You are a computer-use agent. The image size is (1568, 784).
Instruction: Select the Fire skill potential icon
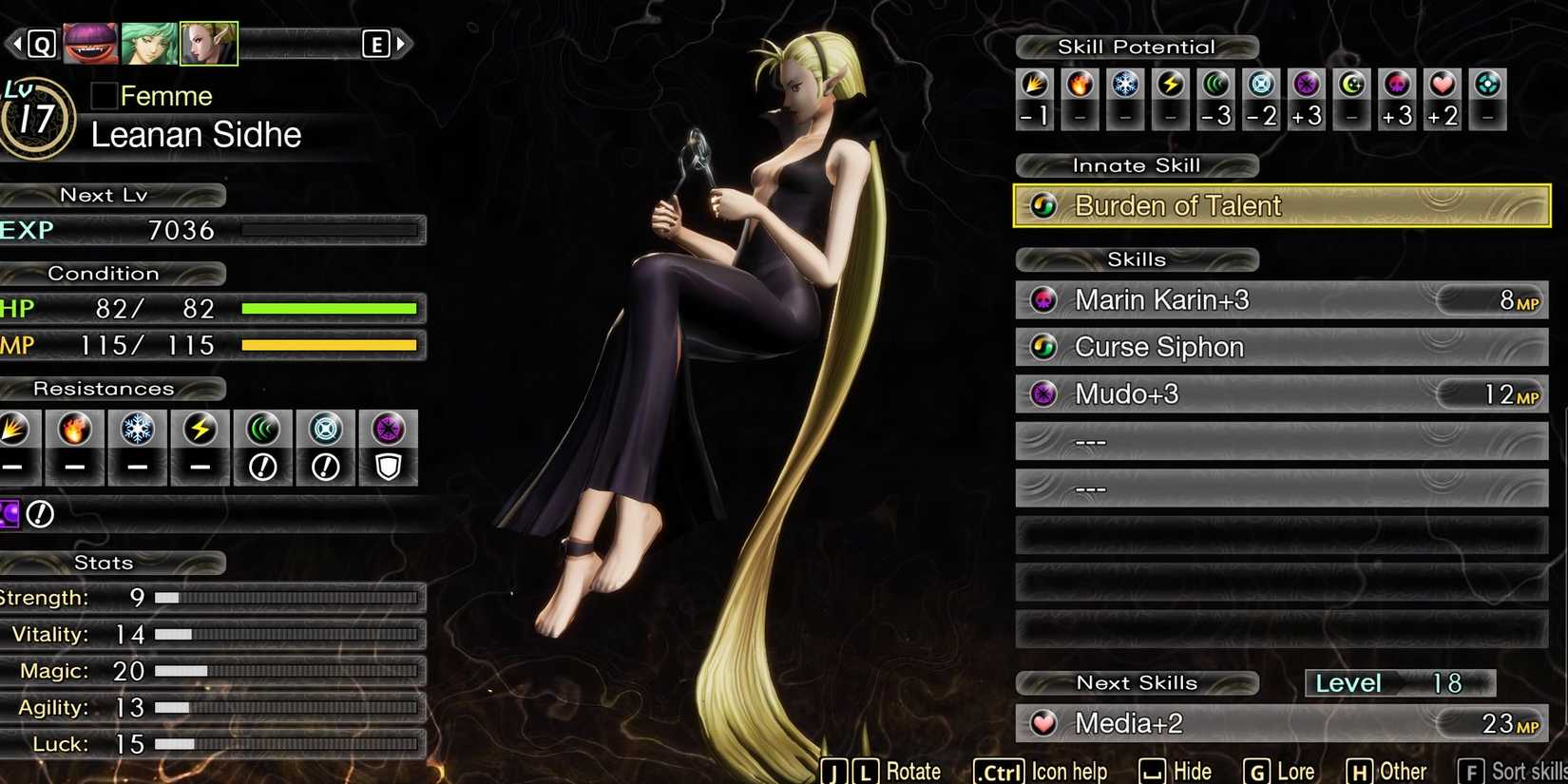(x=1080, y=86)
